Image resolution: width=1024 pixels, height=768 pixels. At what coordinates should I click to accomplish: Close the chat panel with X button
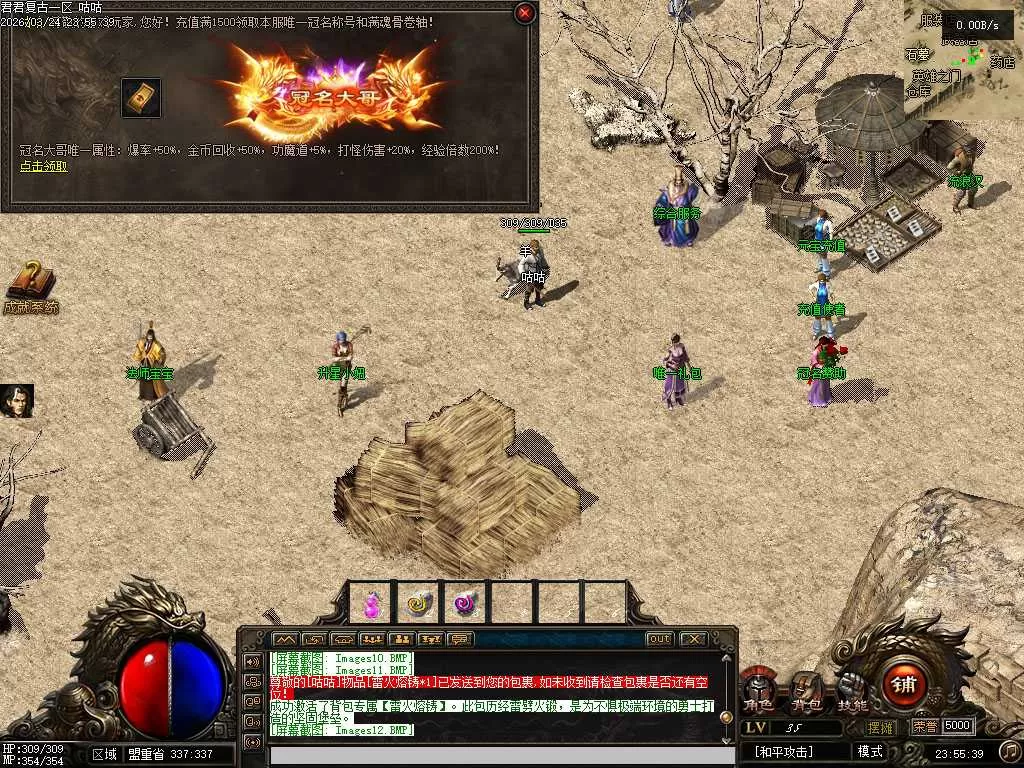tap(692, 639)
